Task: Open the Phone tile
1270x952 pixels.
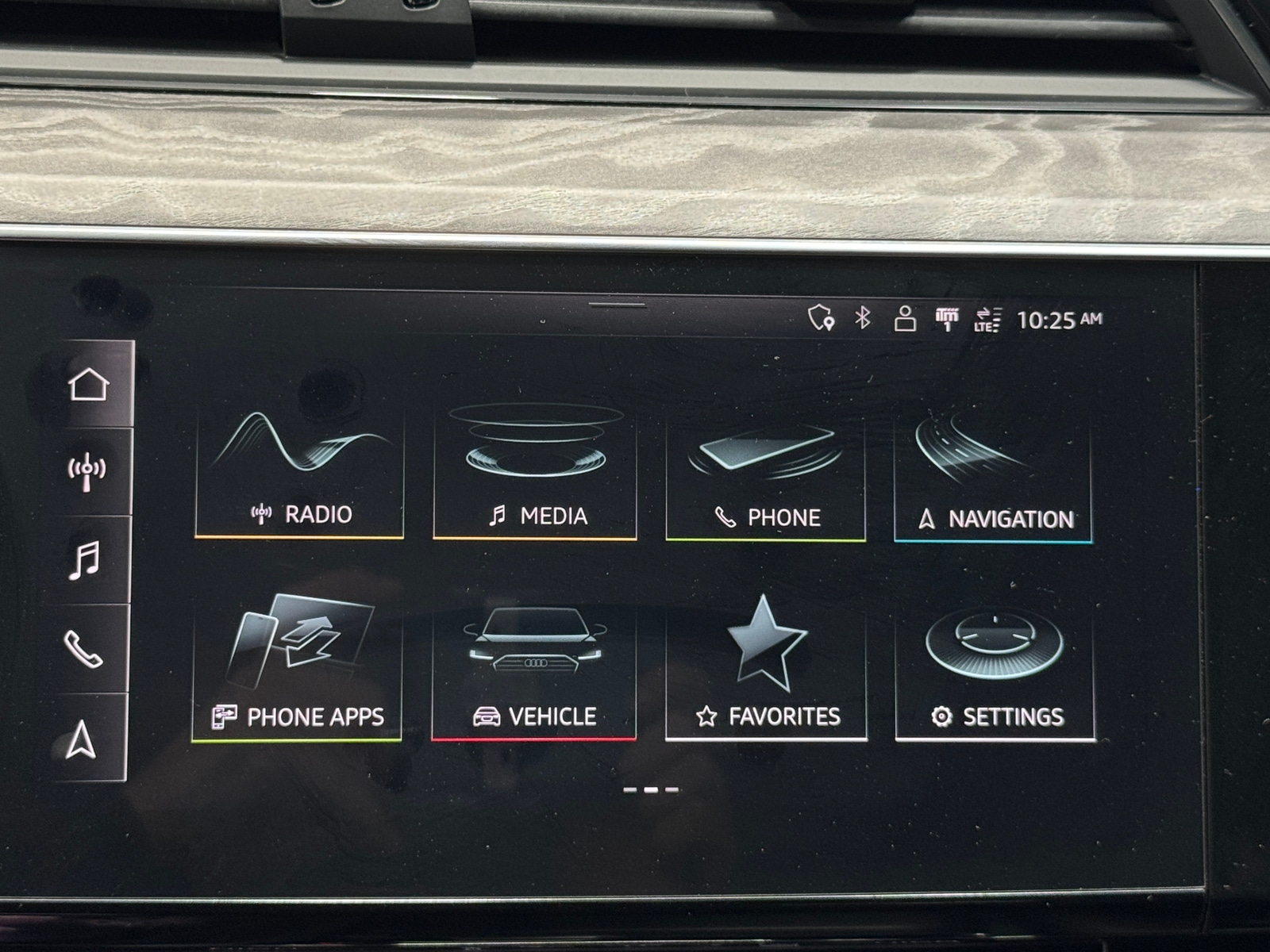Action: [x=765, y=476]
